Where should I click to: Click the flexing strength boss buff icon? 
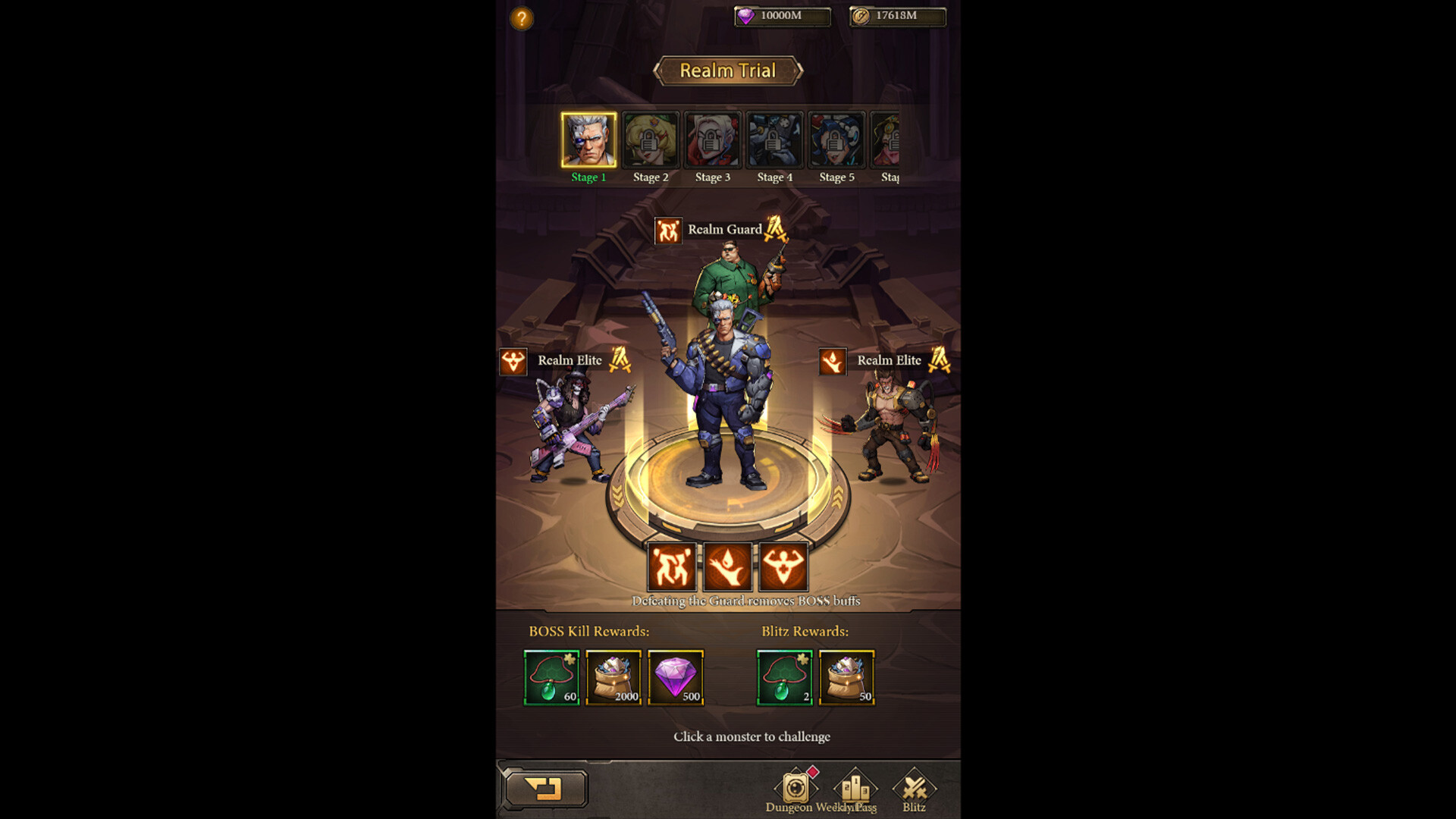(x=782, y=567)
